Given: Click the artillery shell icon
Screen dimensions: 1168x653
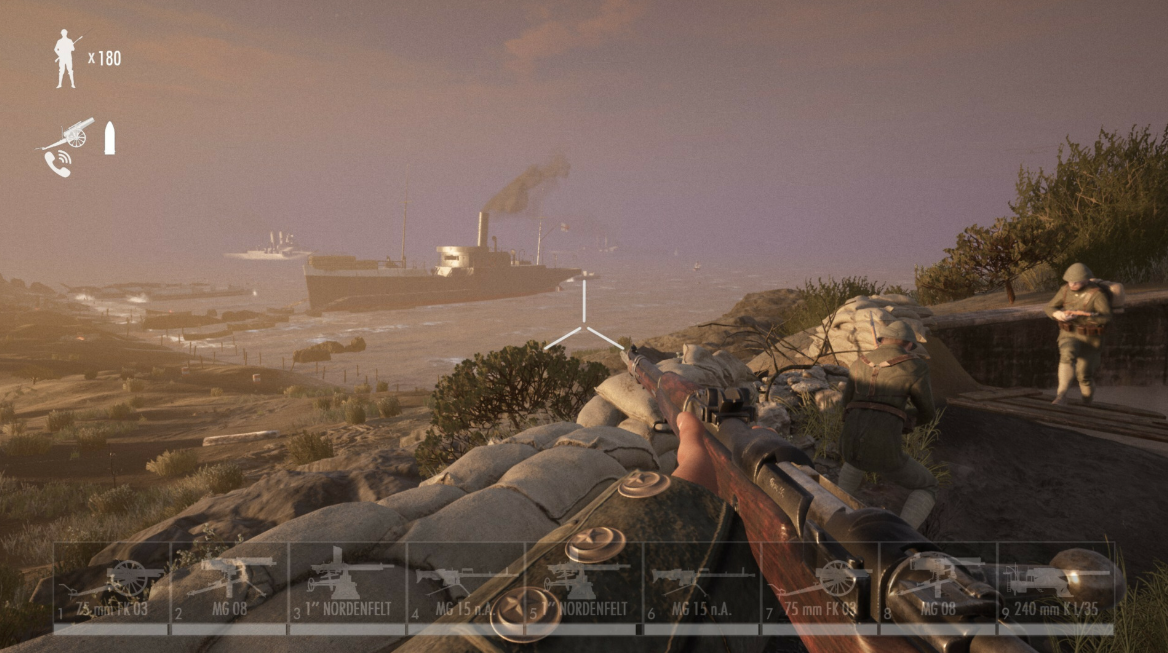Looking at the screenshot, I should (110, 138).
